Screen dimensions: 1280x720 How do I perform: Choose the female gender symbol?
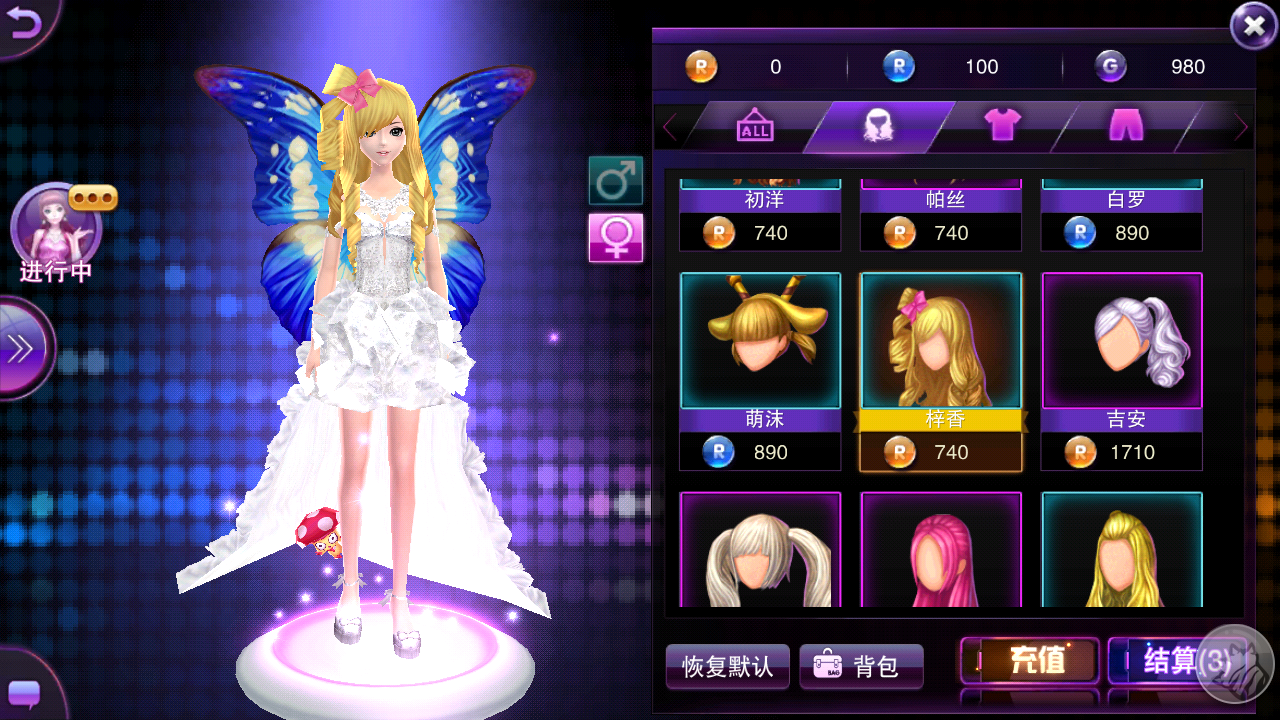[615, 238]
